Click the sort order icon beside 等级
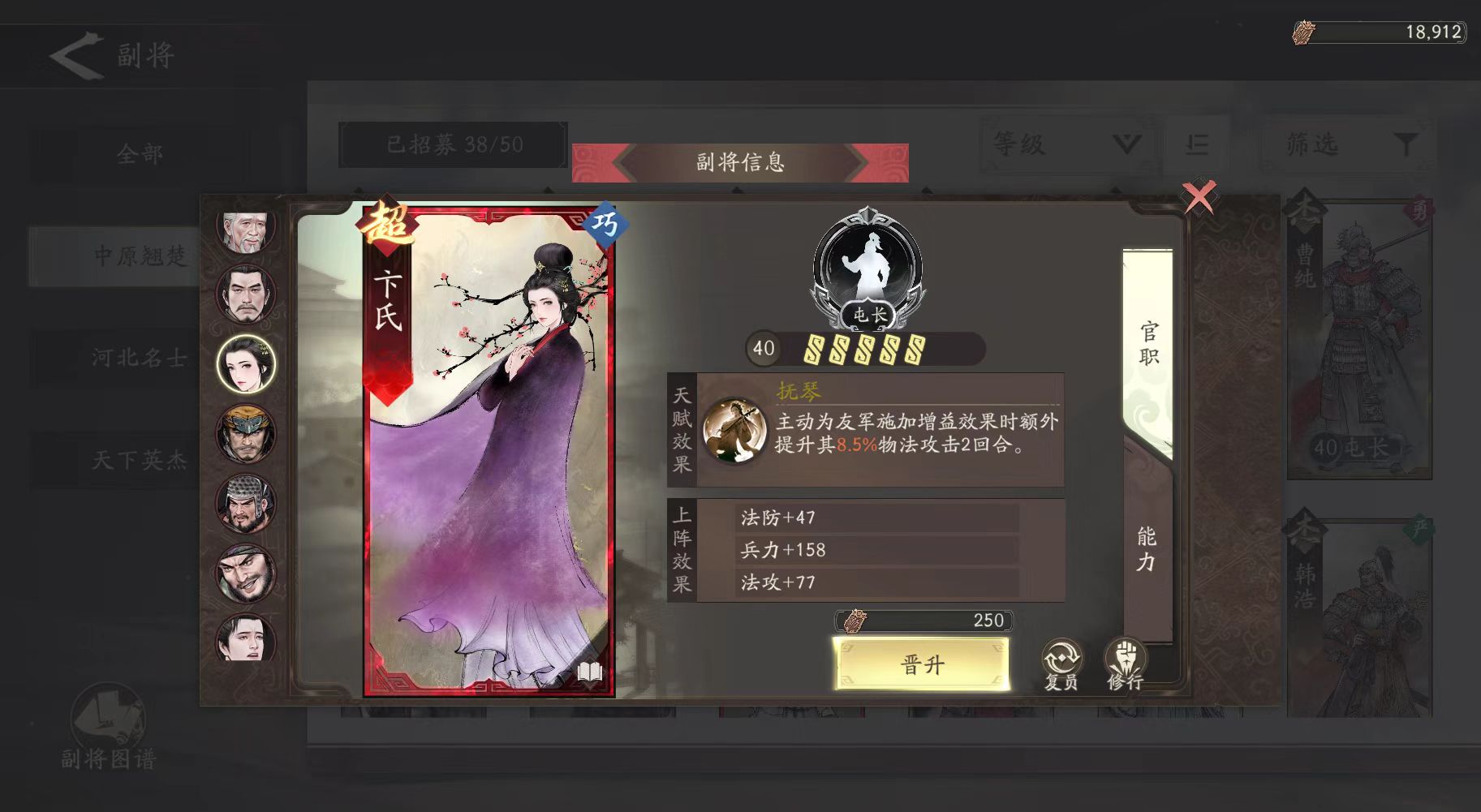The height and width of the screenshot is (812, 1481). point(1196,144)
